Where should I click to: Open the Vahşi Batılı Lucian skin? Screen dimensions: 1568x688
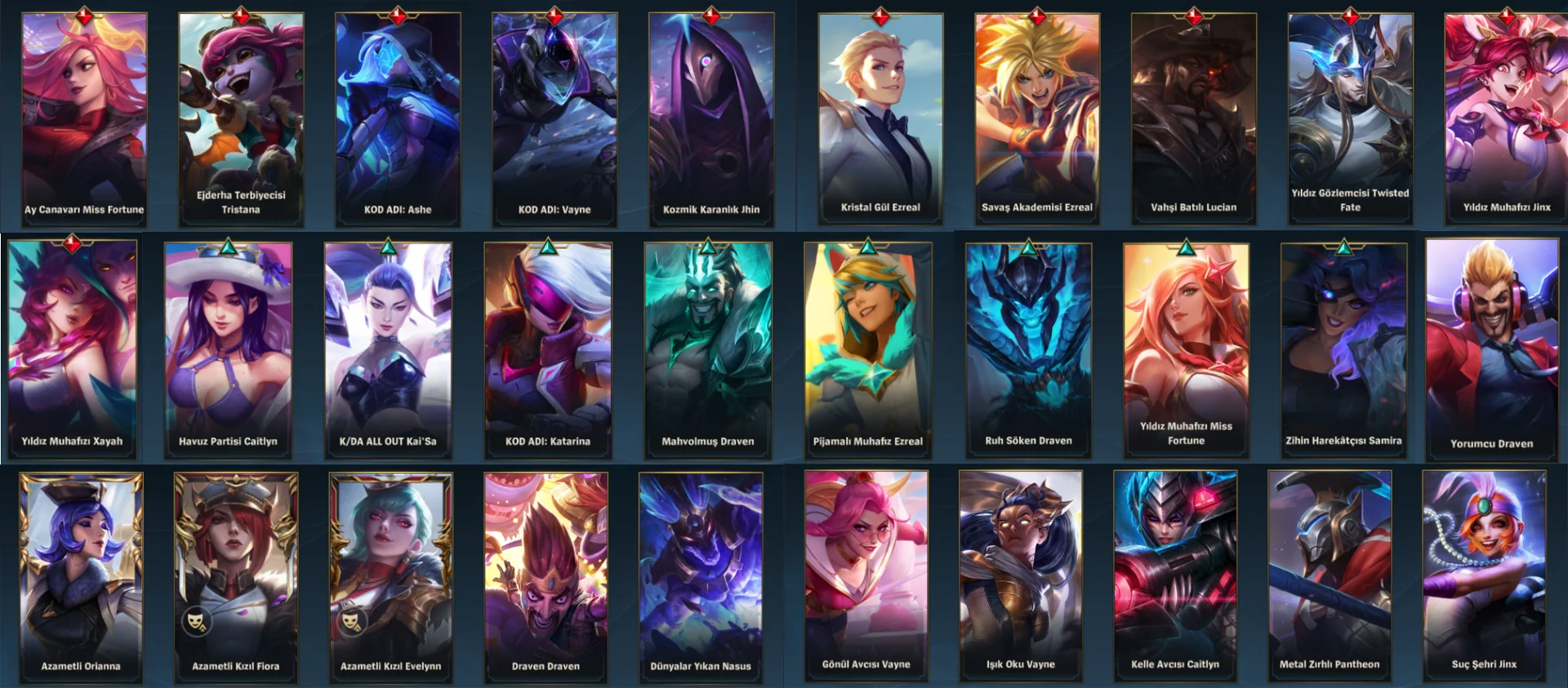click(1194, 118)
